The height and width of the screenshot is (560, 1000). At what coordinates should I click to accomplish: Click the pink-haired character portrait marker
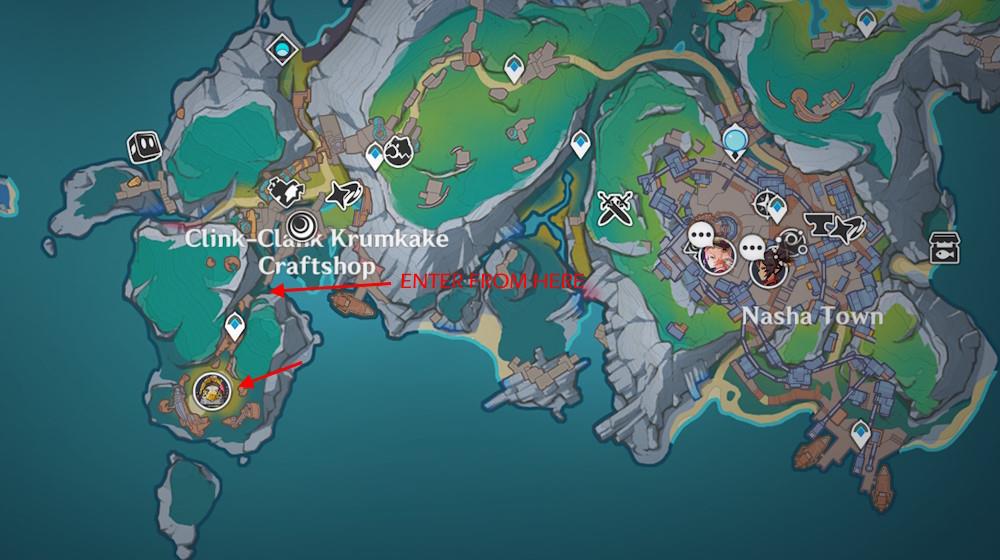tap(717, 255)
